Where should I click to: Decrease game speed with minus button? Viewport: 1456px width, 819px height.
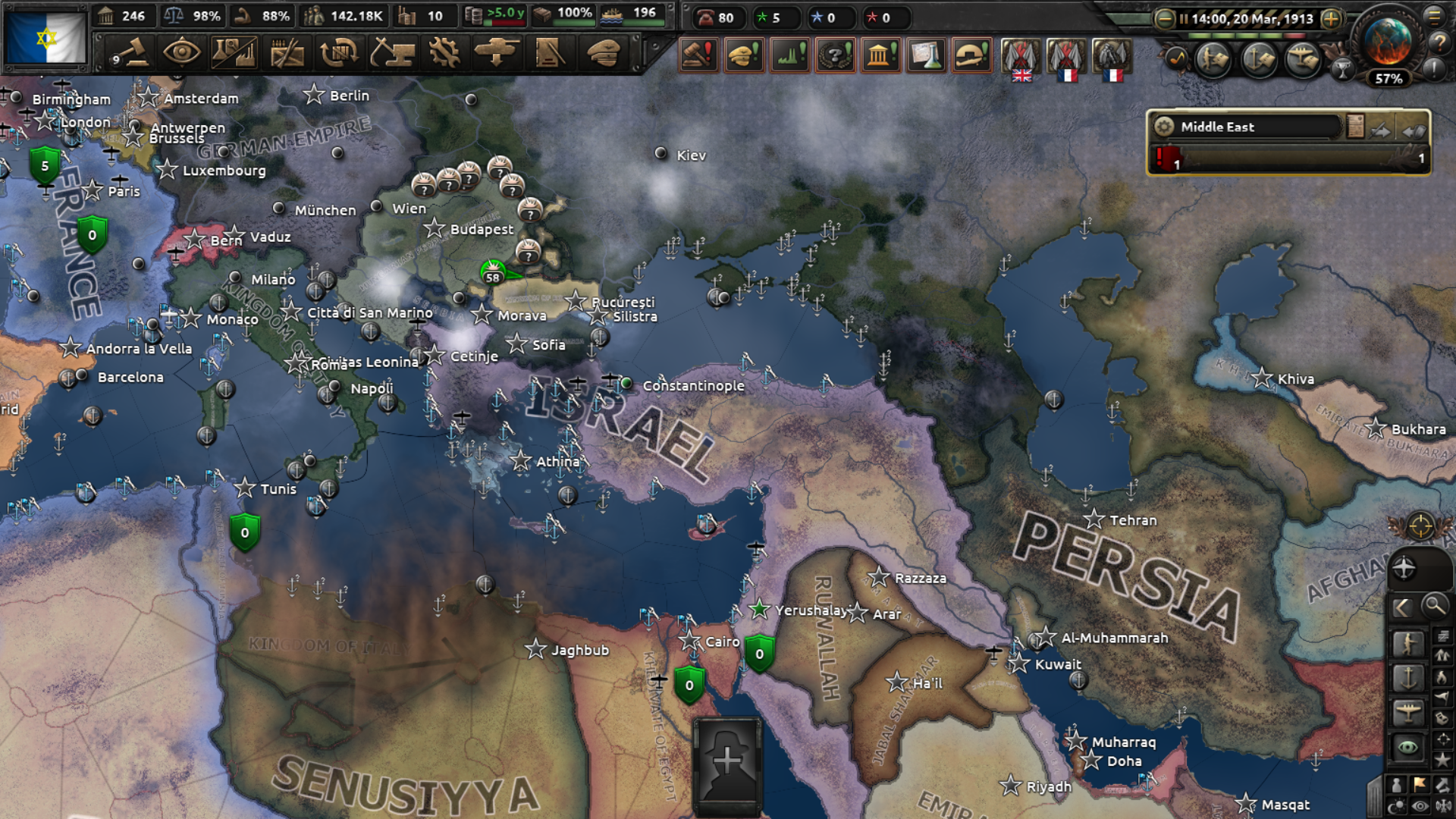click(1165, 19)
